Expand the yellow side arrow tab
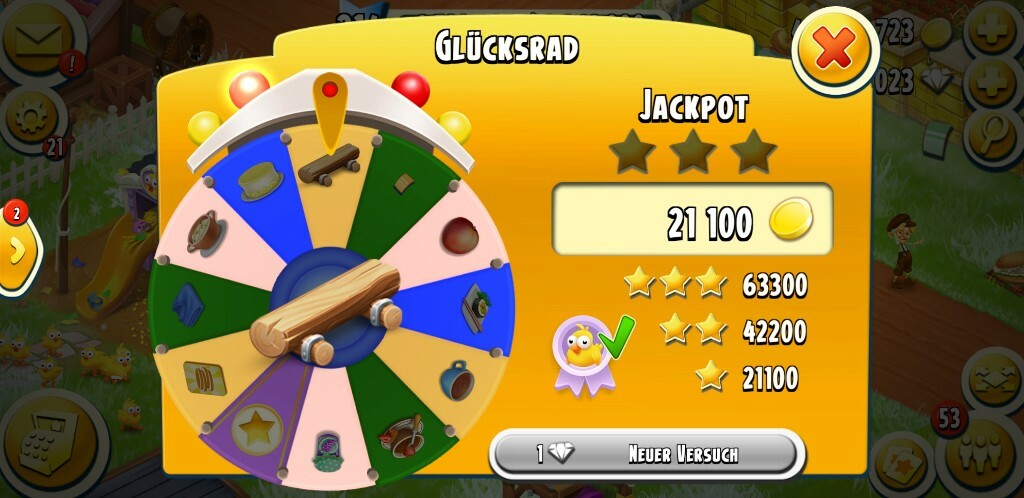 tap(17, 252)
